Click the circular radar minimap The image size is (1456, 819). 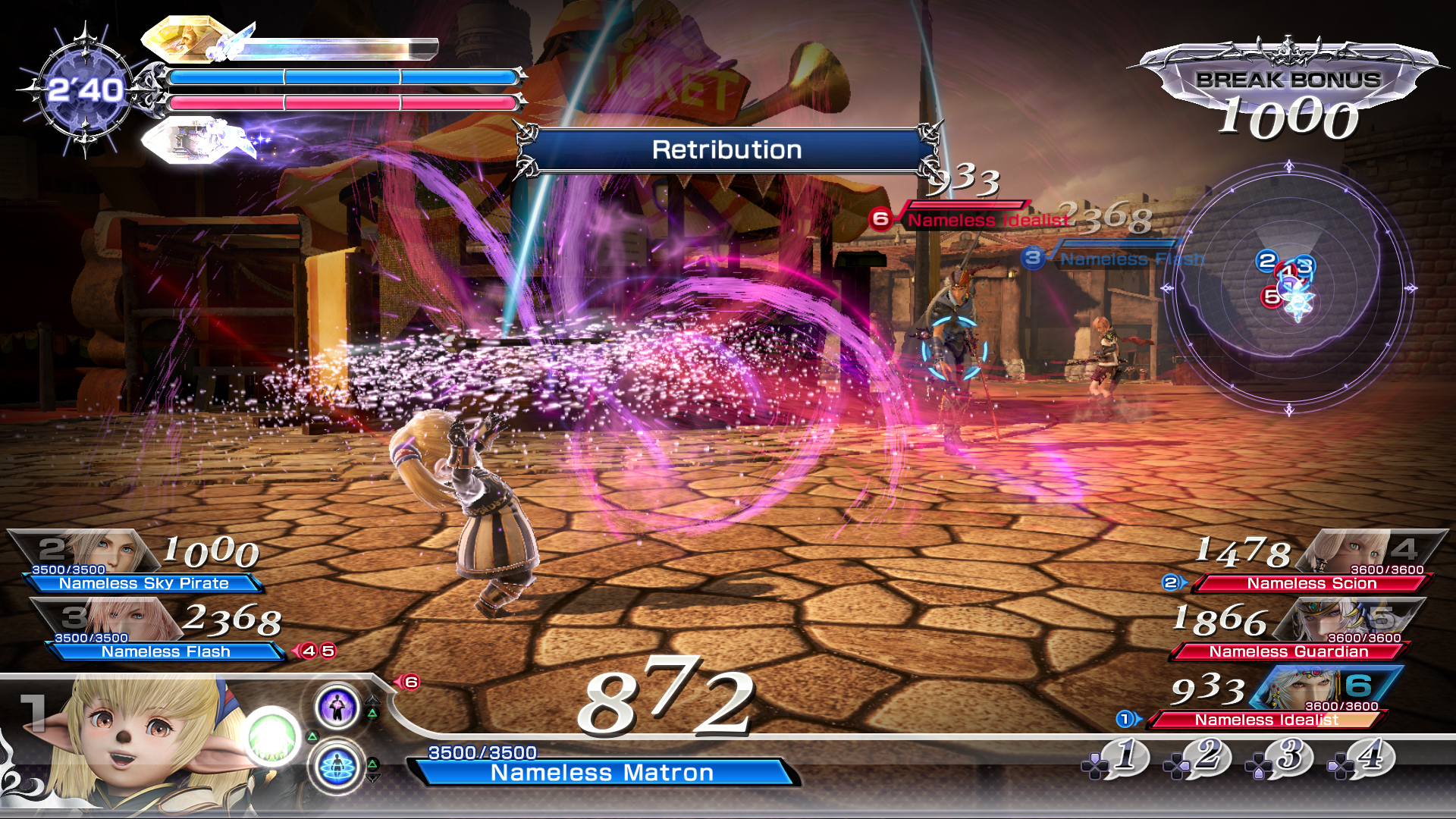1288,288
